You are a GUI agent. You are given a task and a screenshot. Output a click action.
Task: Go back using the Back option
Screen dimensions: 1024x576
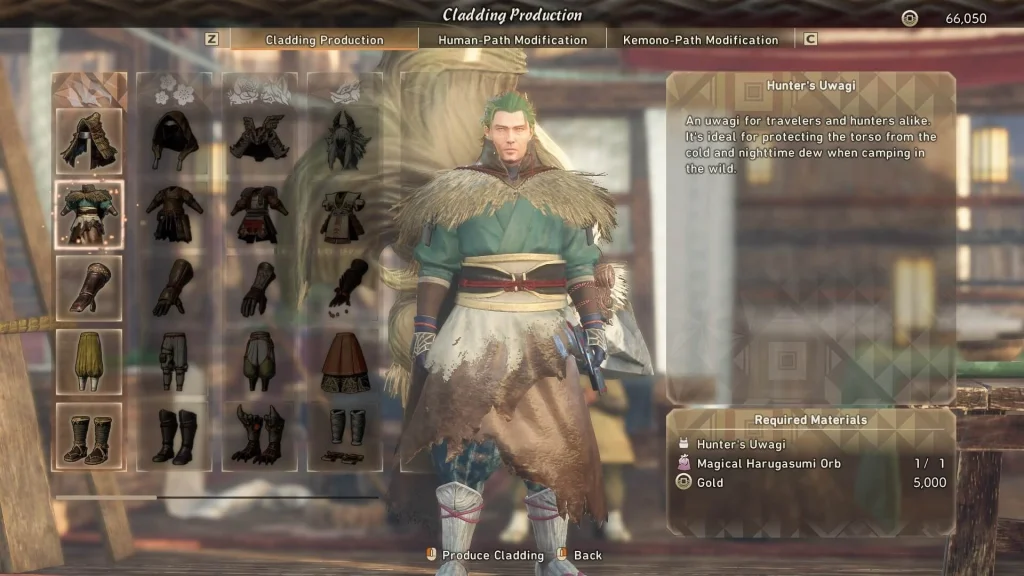[587, 555]
